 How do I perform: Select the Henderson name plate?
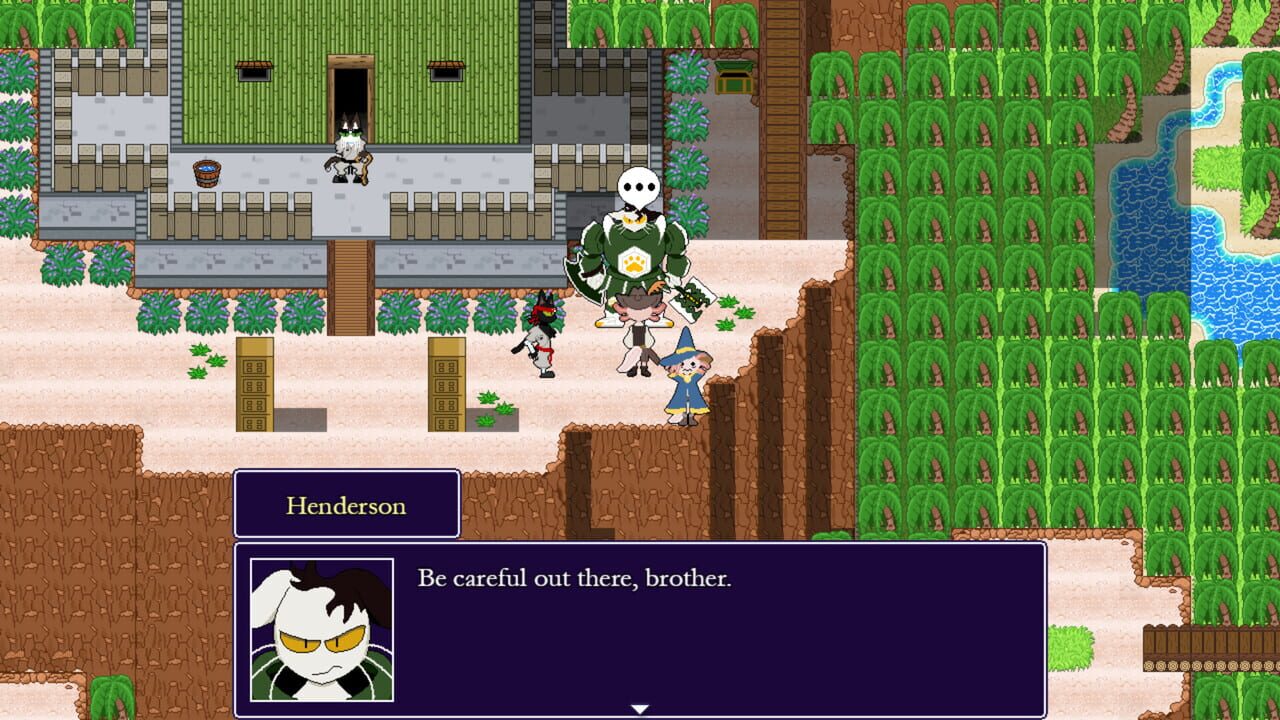[346, 505]
